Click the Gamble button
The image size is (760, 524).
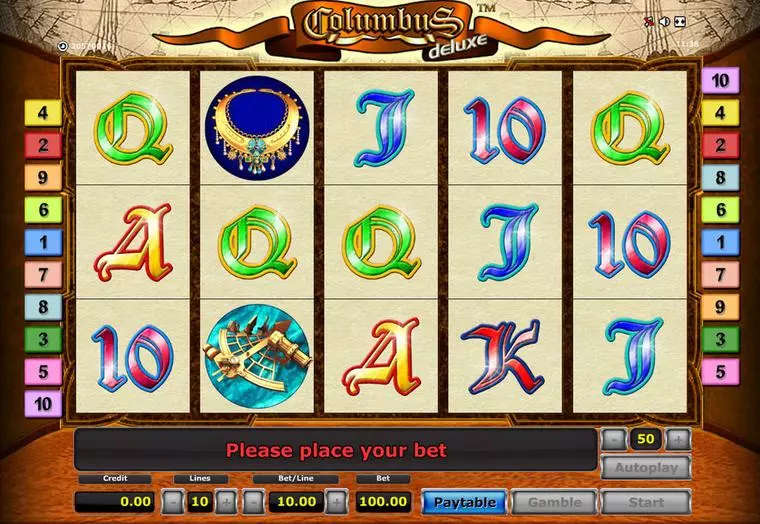tap(554, 502)
